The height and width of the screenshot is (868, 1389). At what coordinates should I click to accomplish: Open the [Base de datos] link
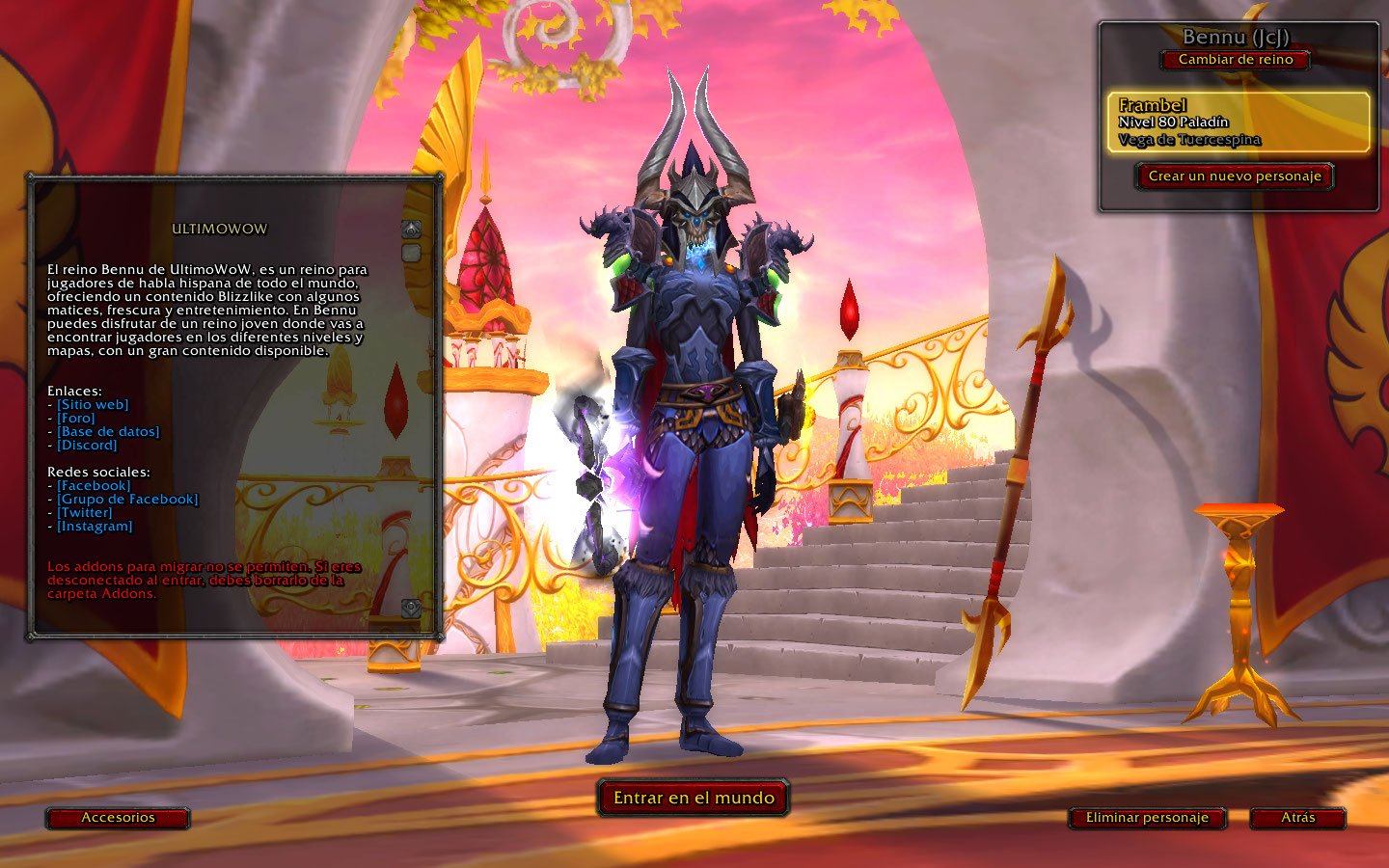tap(108, 432)
